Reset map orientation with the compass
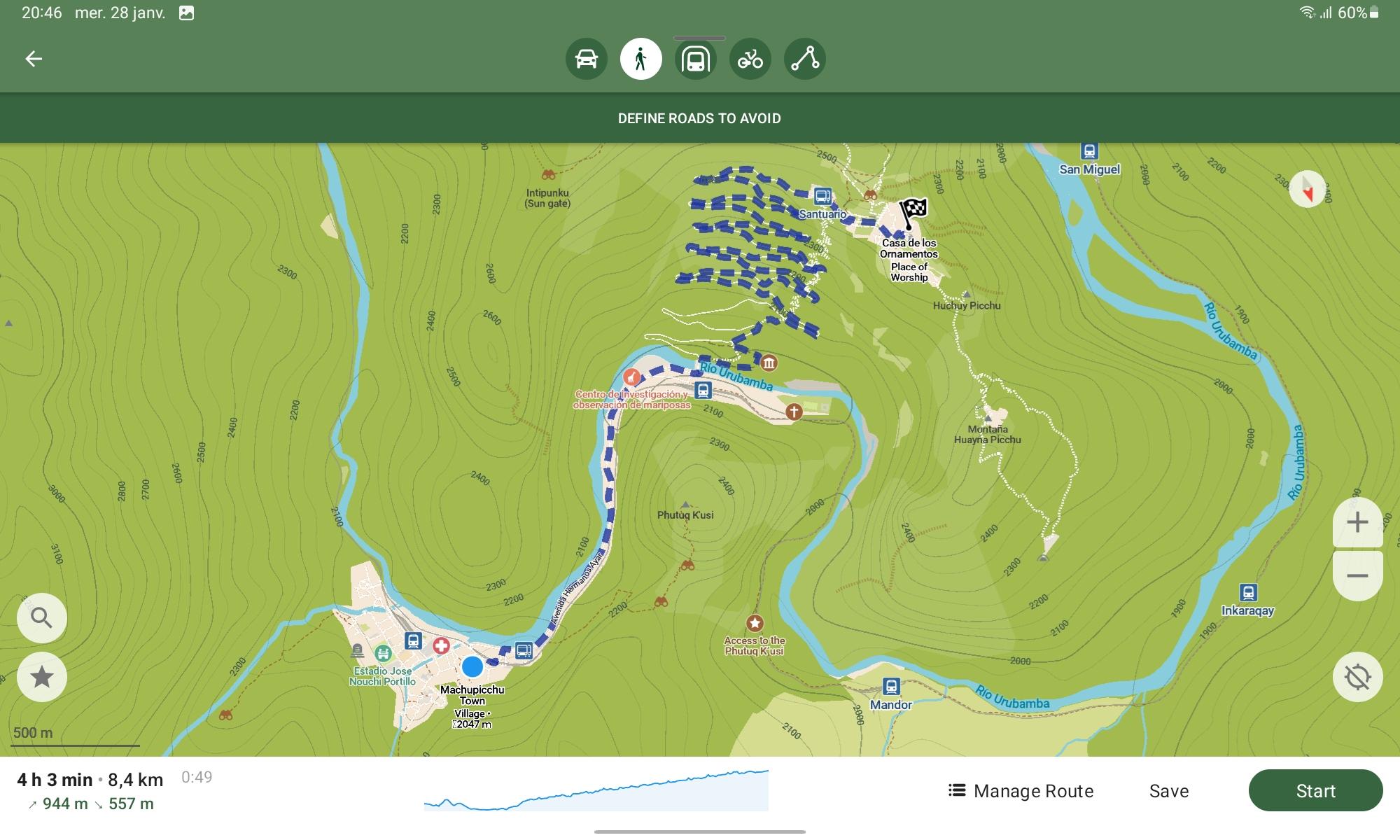 [x=1307, y=189]
